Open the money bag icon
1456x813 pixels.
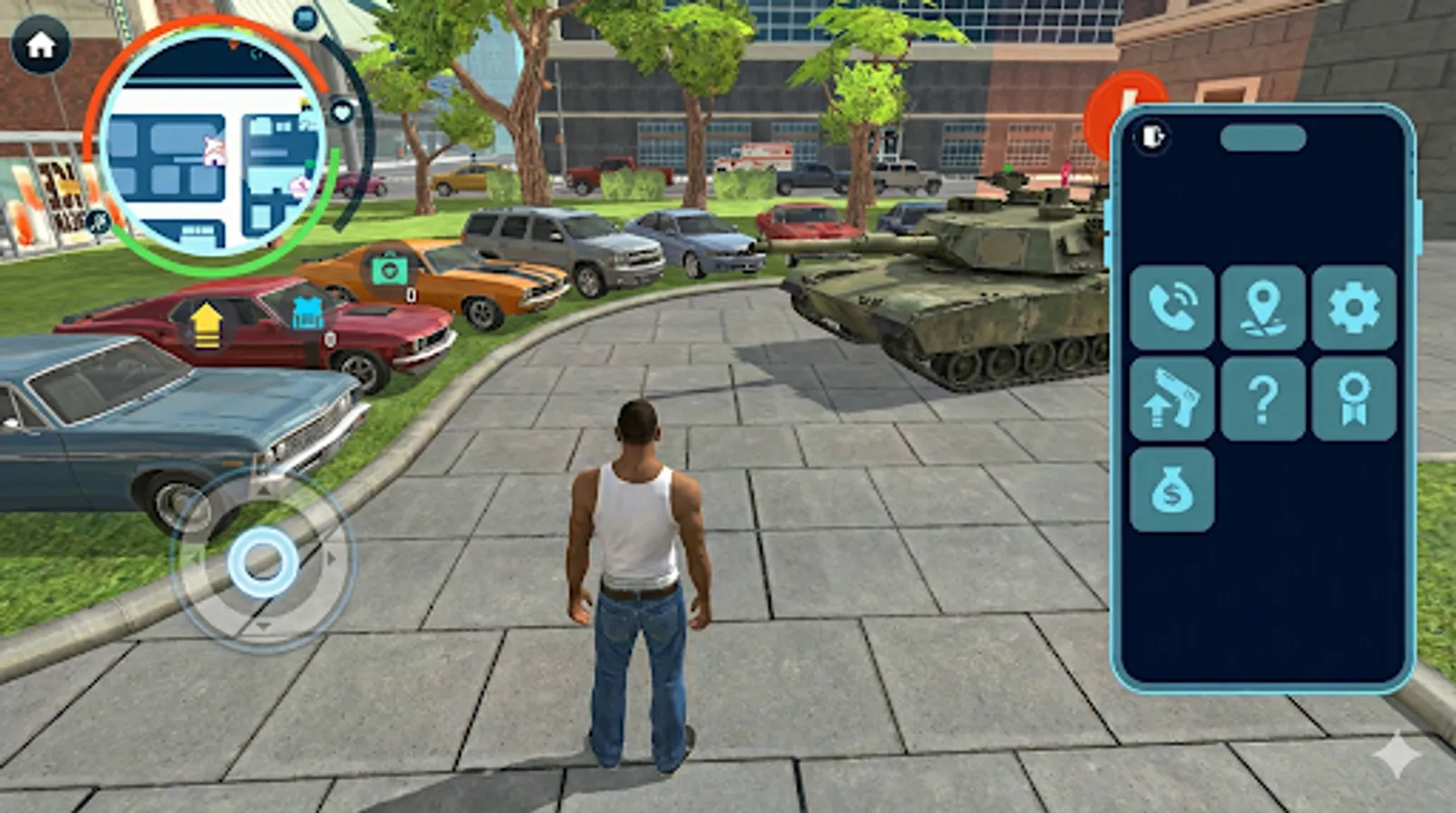click(x=1172, y=490)
